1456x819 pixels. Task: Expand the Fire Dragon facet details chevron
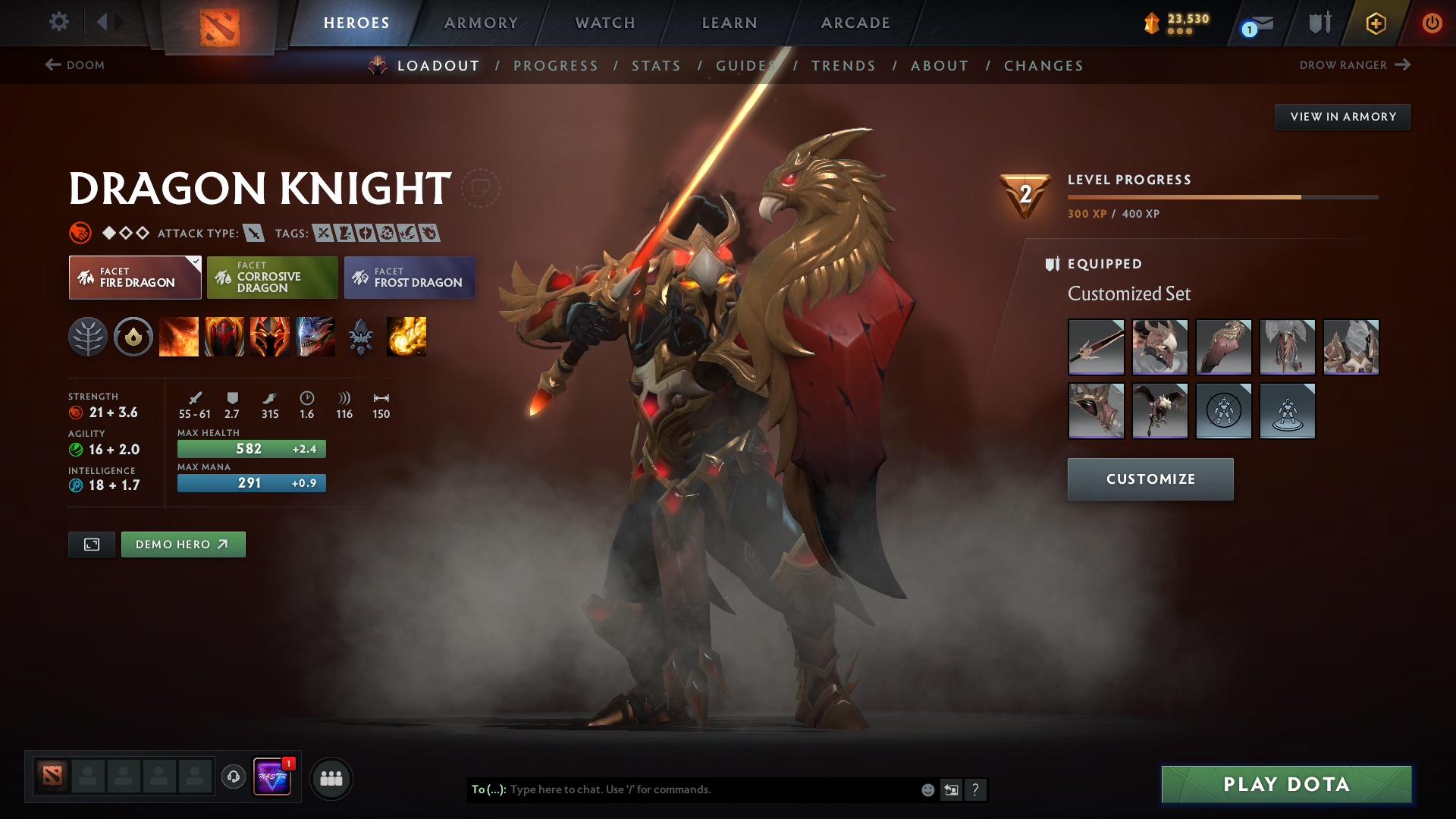(196, 261)
